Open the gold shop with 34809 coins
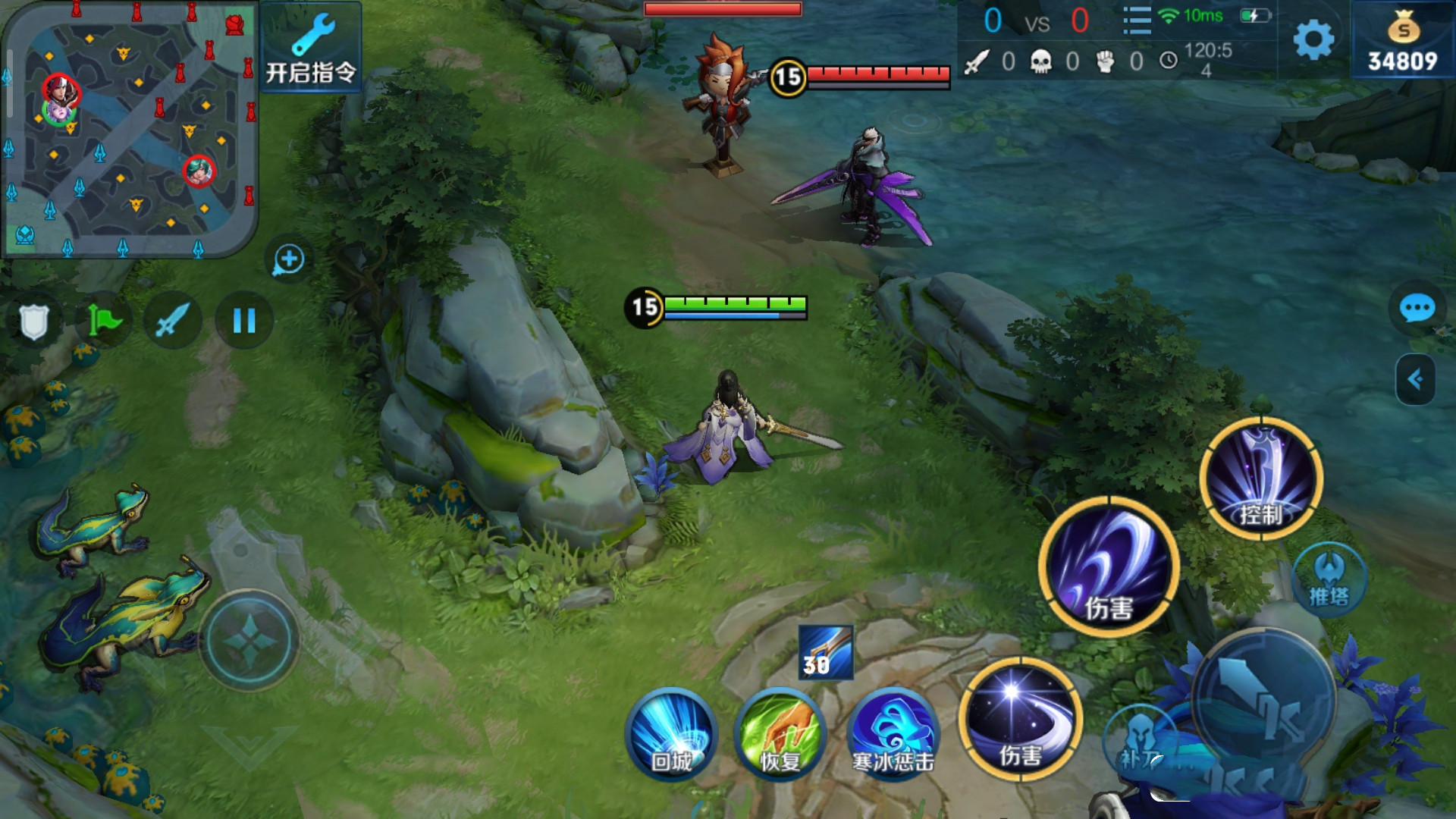 1403,42
